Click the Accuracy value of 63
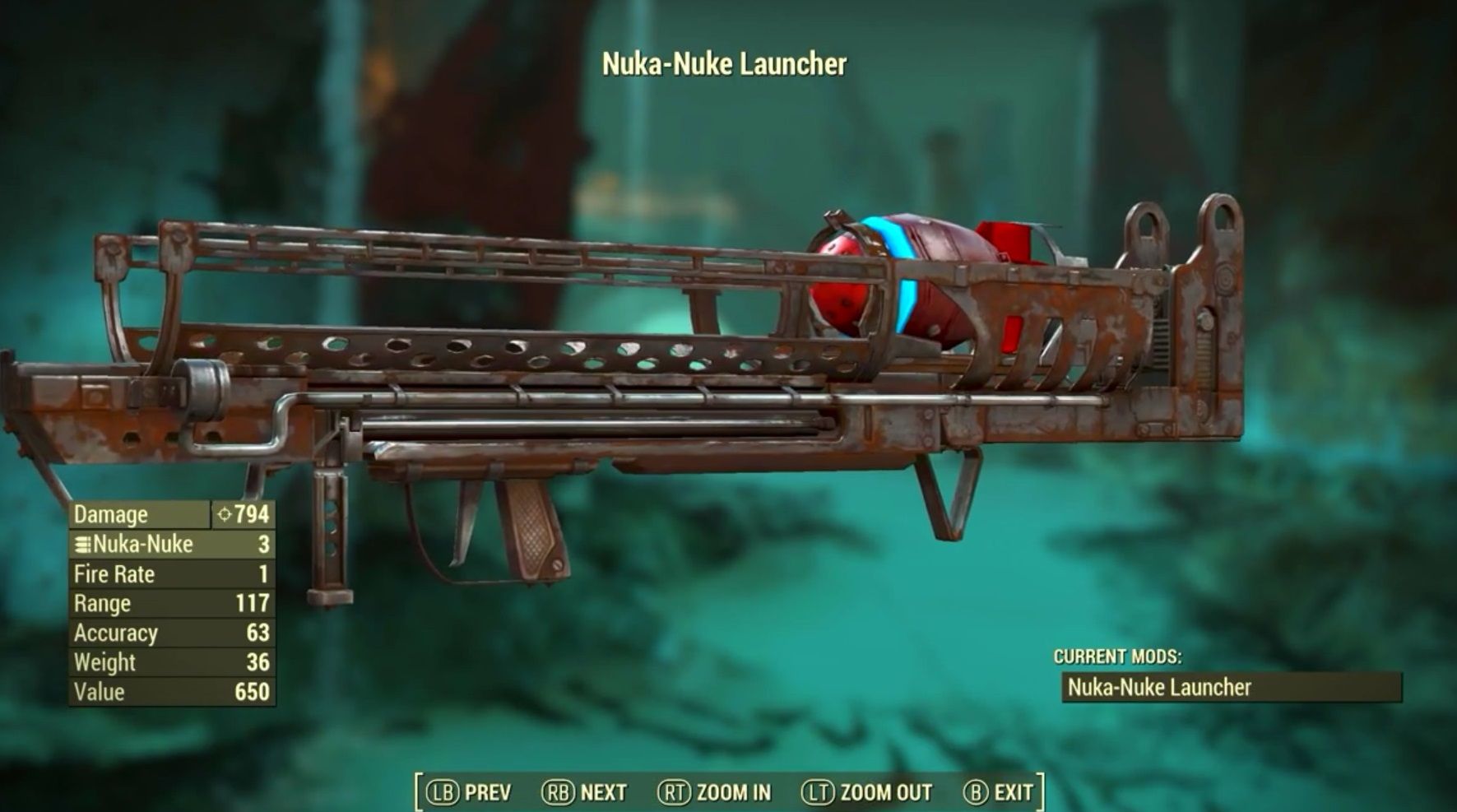This screenshot has height=812, width=1457. click(x=259, y=633)
